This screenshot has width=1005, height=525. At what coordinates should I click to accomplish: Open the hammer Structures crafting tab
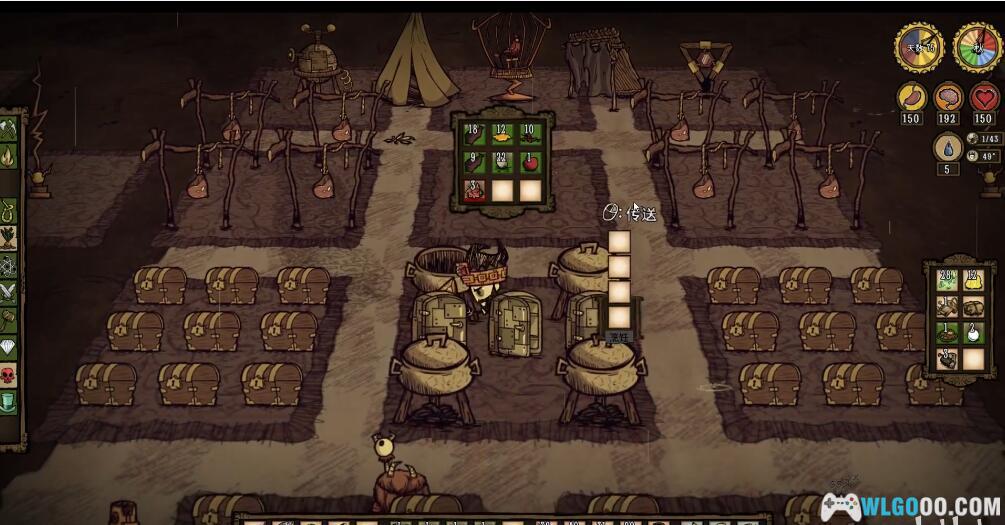click(9, 320)
